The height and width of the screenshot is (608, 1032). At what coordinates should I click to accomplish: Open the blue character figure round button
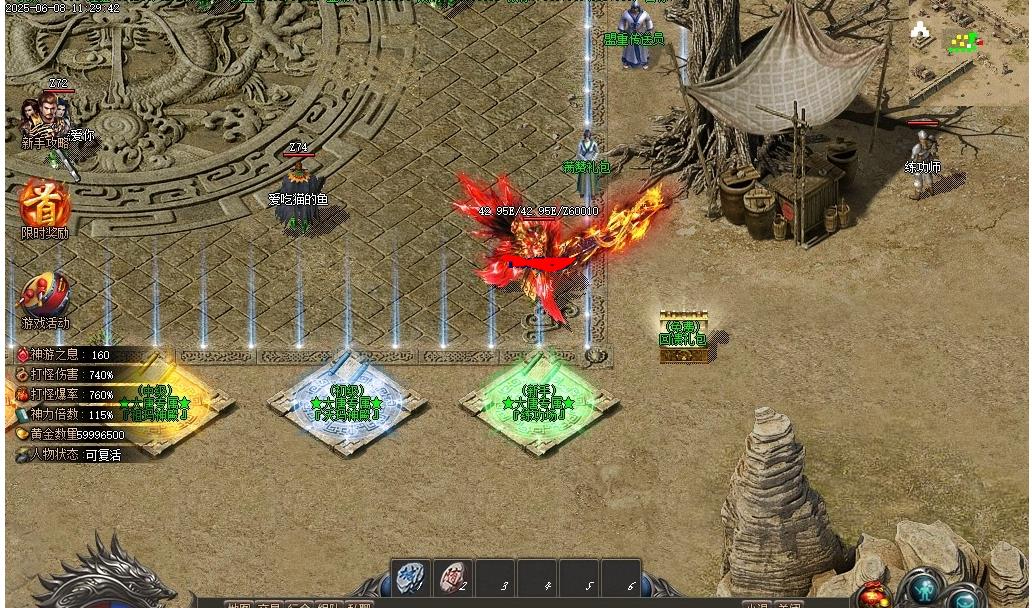(x=922, y=587)
